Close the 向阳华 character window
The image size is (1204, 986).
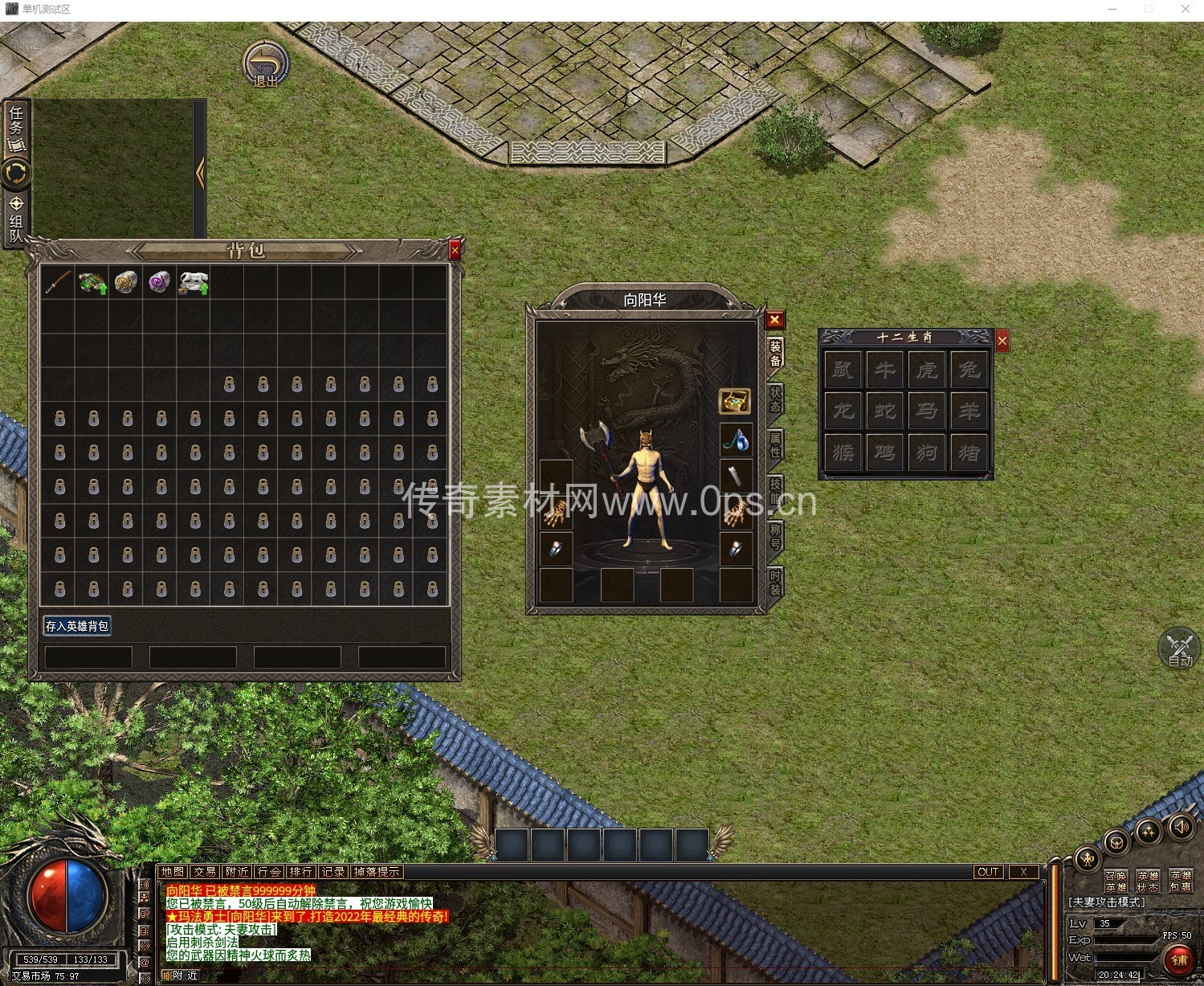tap(774, 320)
